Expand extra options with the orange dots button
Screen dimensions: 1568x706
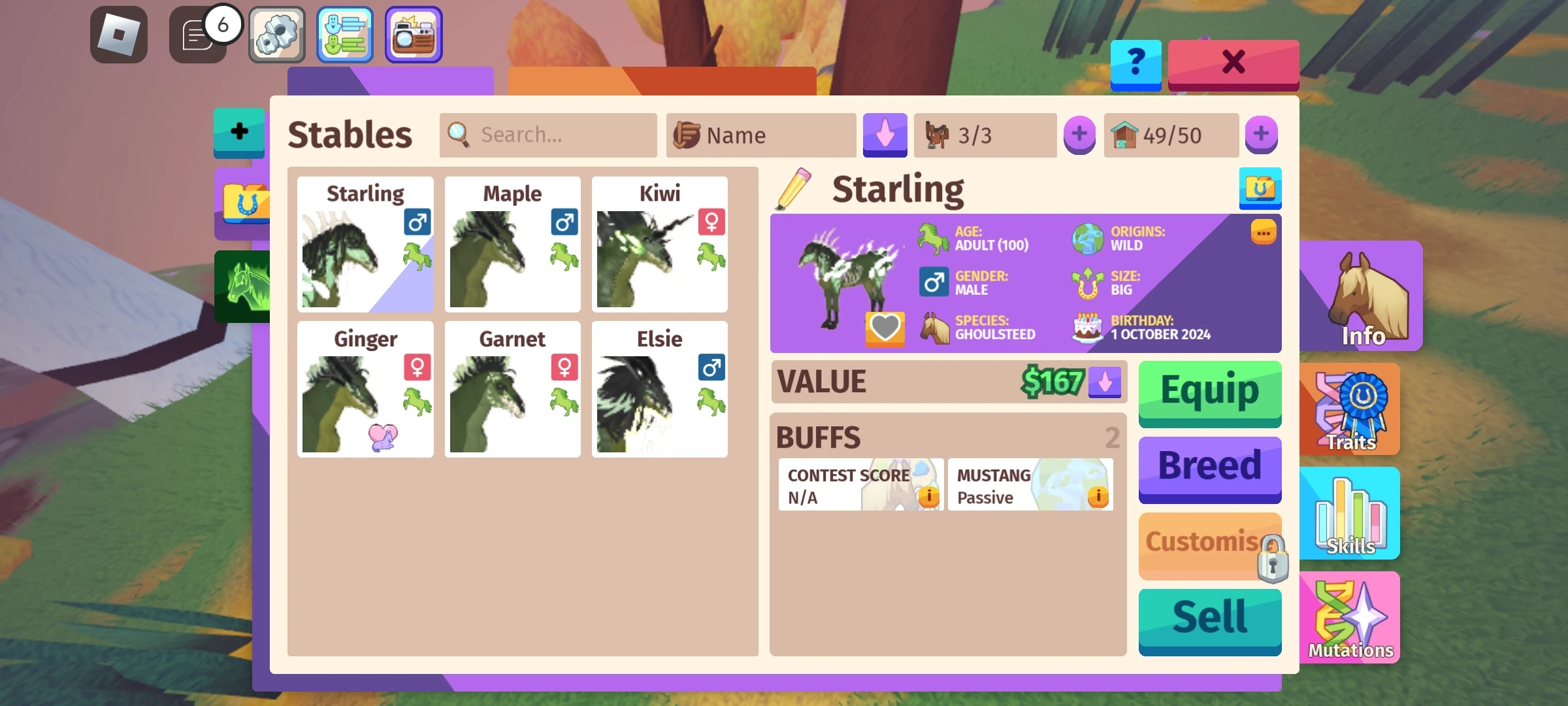click(x=1262, y=232)
